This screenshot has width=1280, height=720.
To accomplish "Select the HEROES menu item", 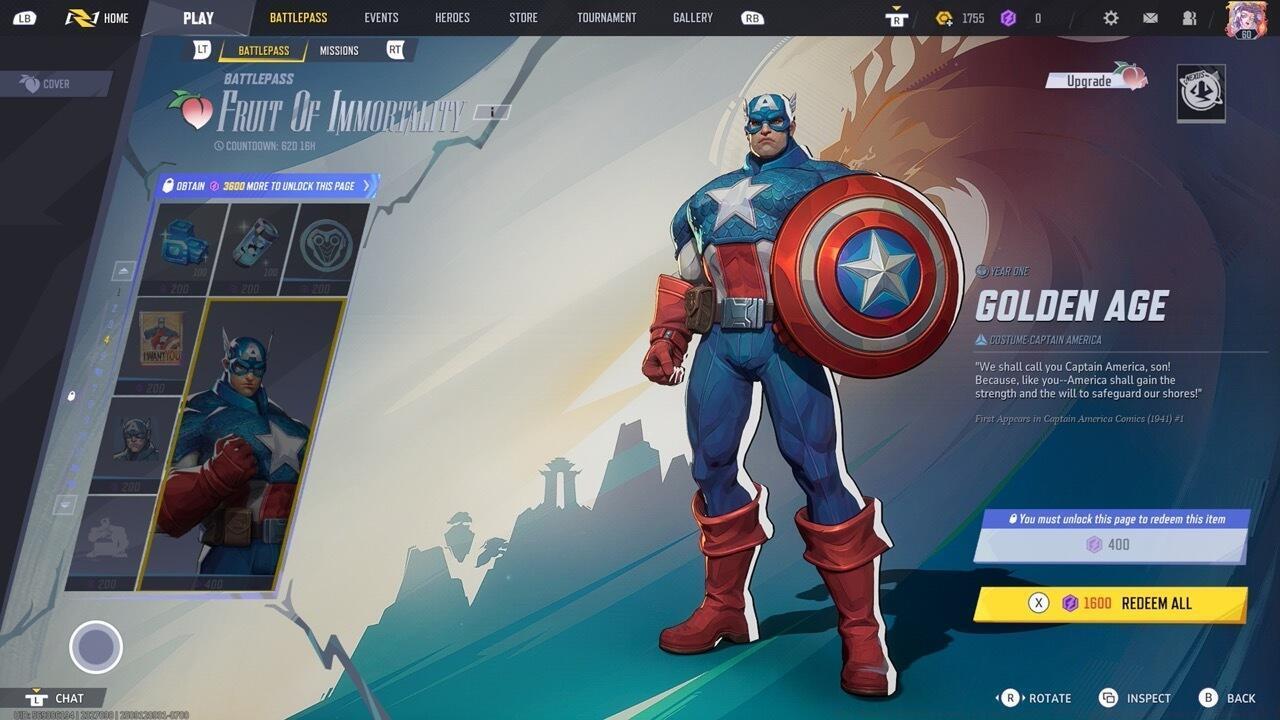I will pyautogui.click(x=452, y=17).
